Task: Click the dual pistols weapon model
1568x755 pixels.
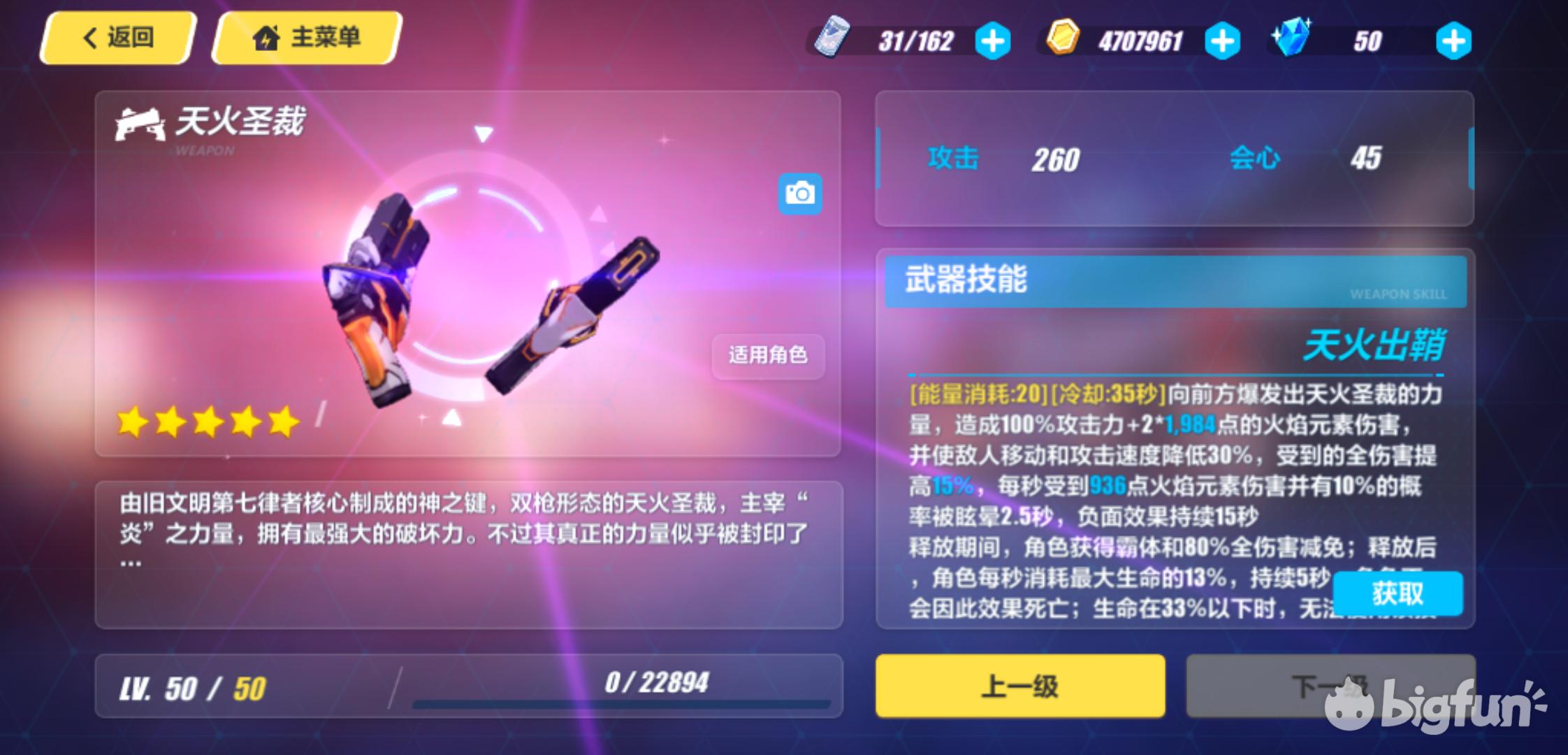Action: tap(482, 308)
